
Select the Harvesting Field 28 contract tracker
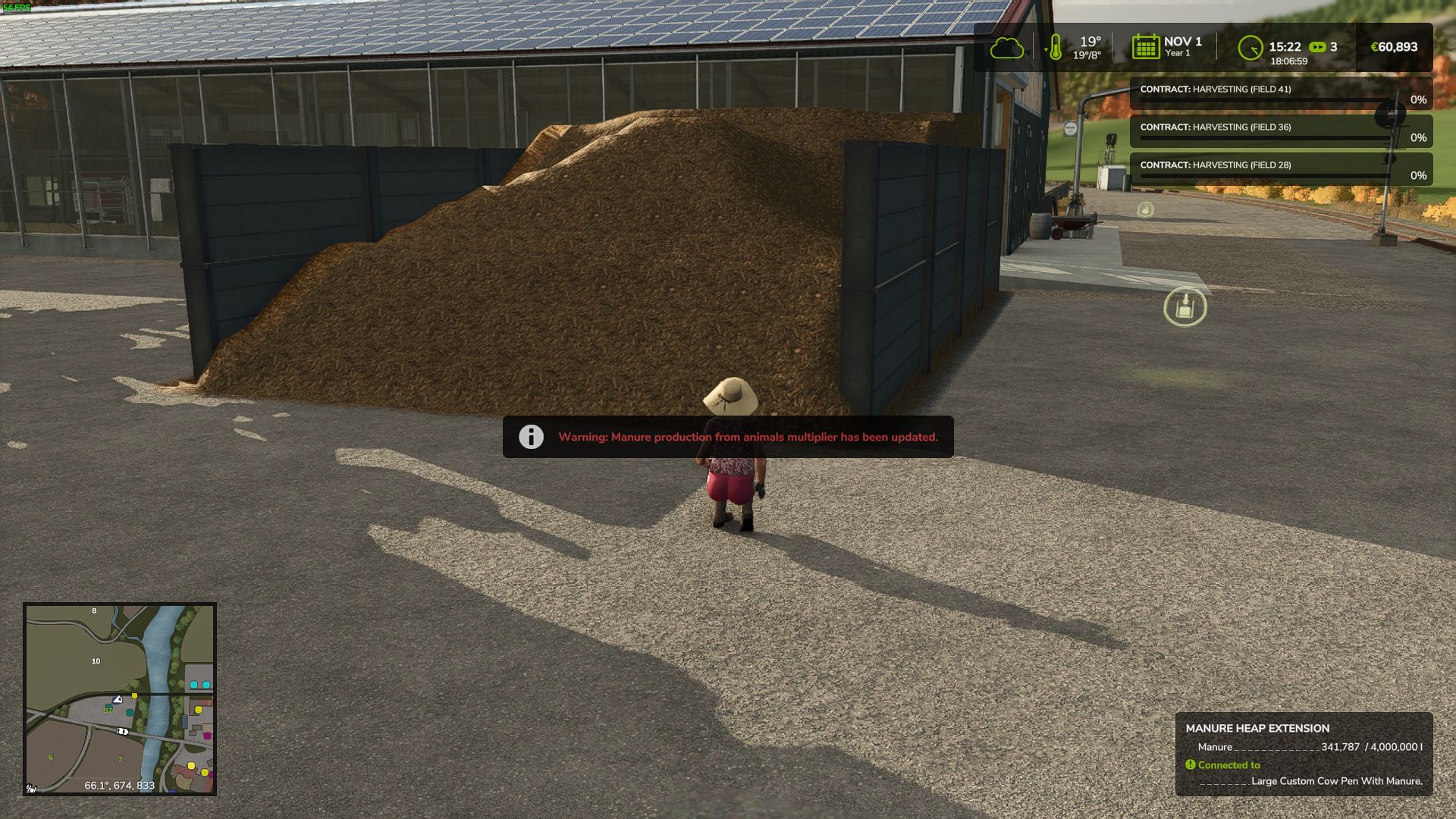coord(1280,169)
